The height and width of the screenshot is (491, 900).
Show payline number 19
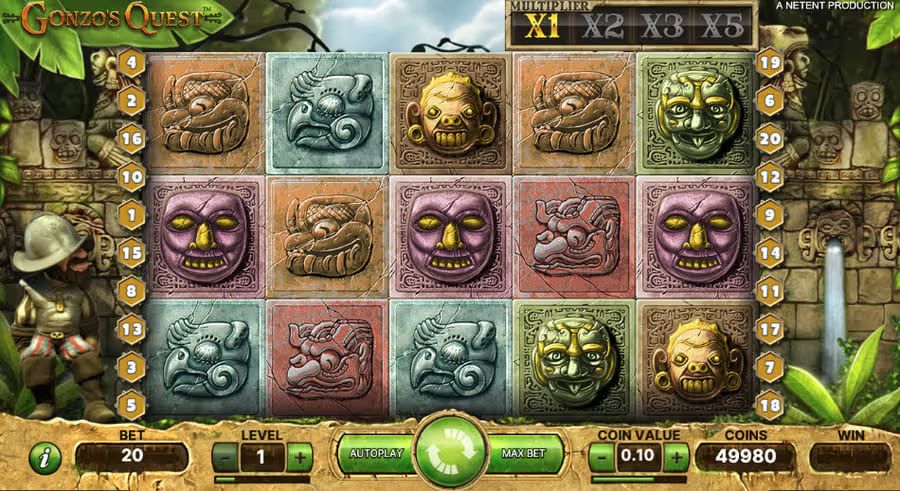pos(769,63)
